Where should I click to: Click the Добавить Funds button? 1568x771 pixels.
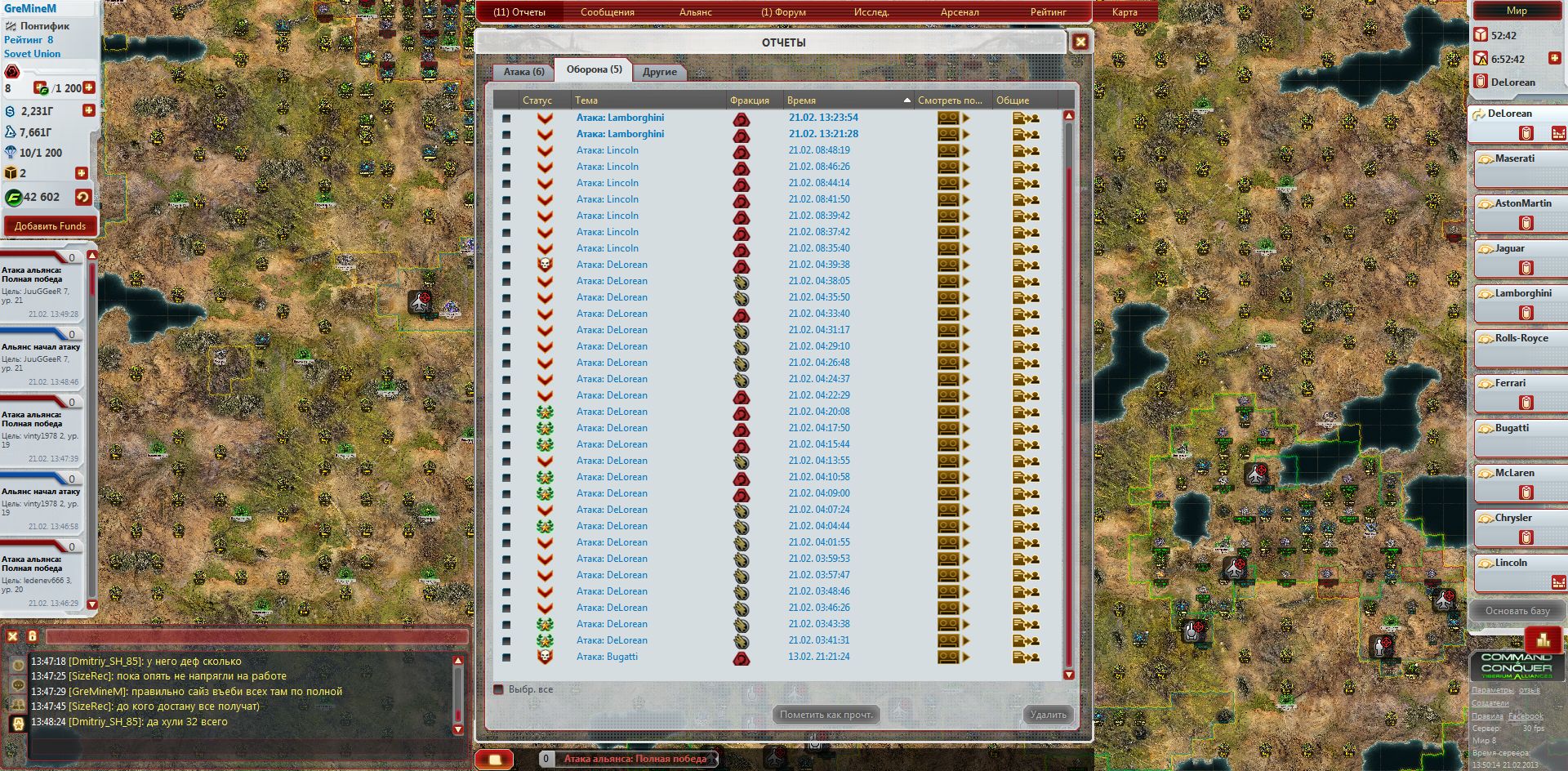(50, 226)
